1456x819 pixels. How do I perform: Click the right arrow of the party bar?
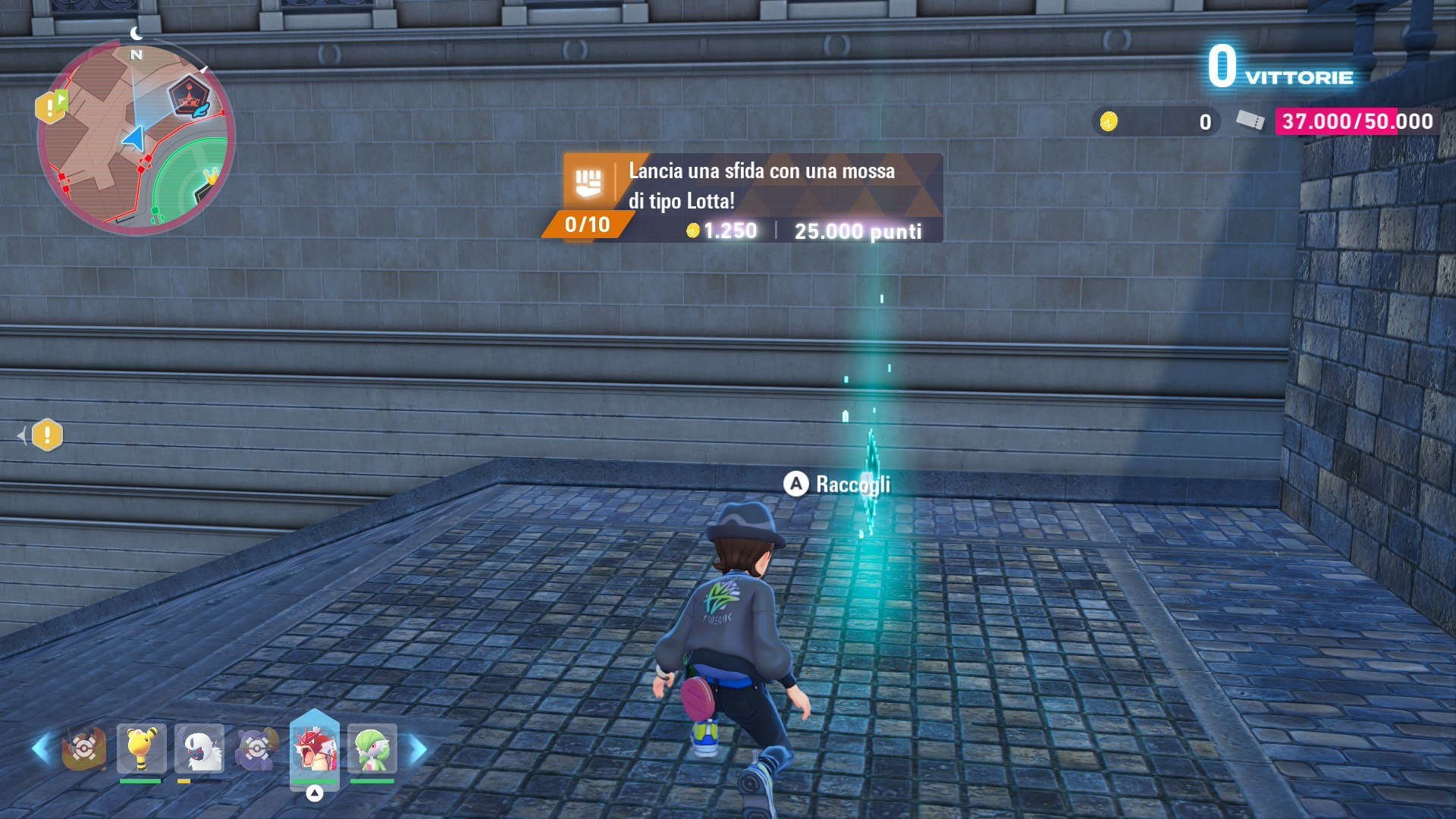418,749
